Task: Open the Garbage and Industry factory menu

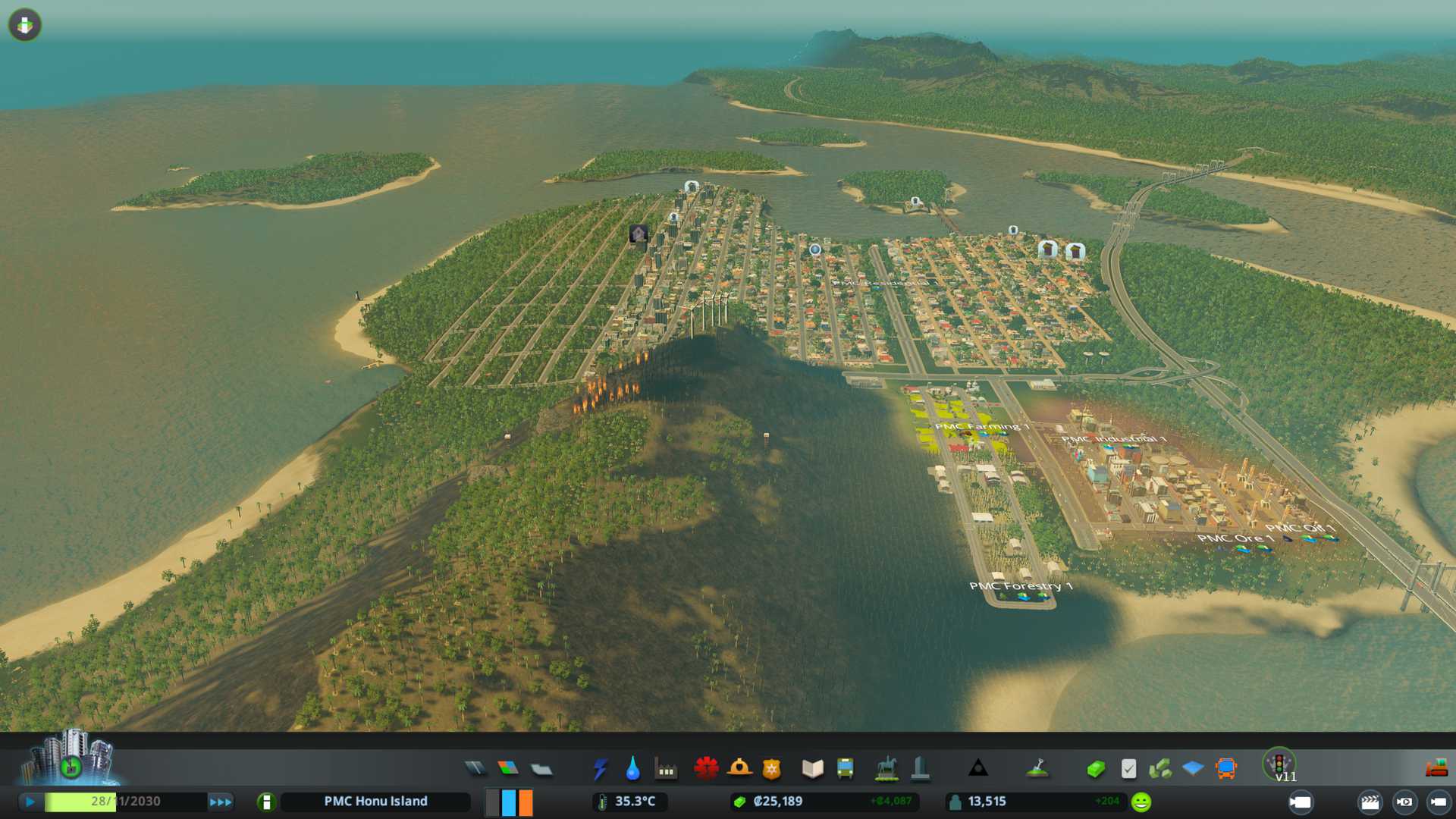Action: (666, 769)
